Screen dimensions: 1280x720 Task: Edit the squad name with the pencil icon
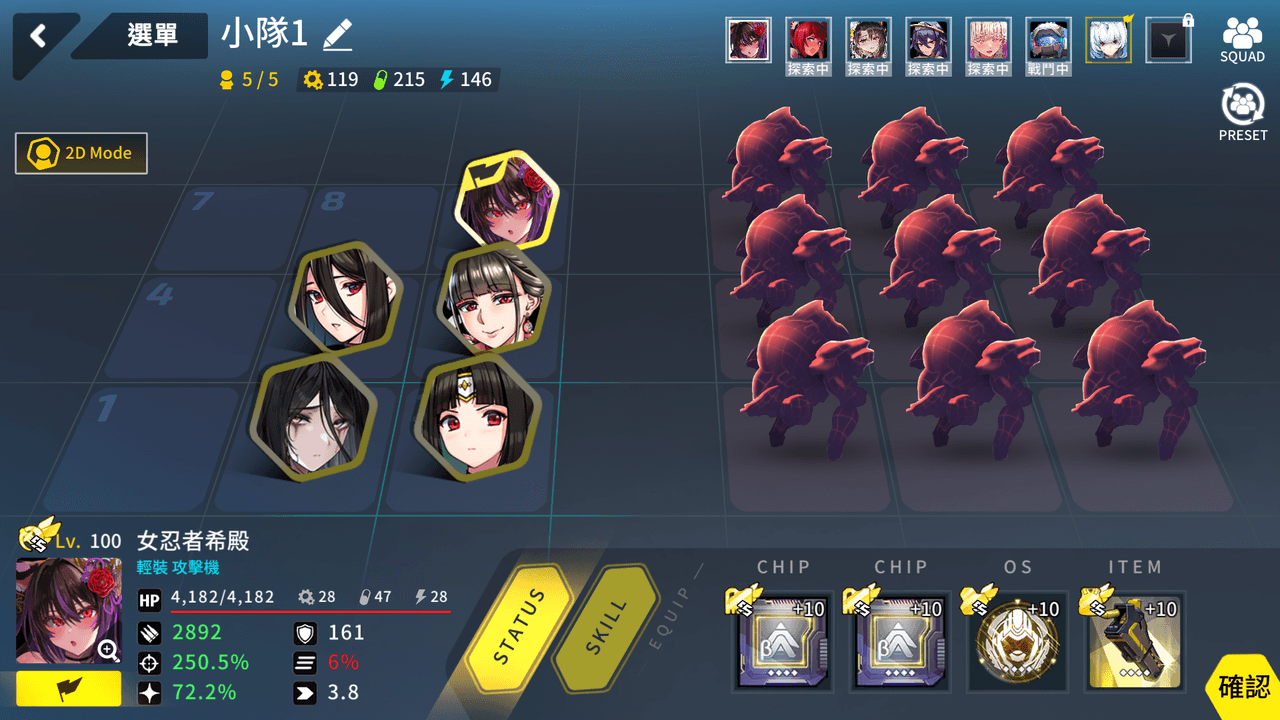point(338,36)
